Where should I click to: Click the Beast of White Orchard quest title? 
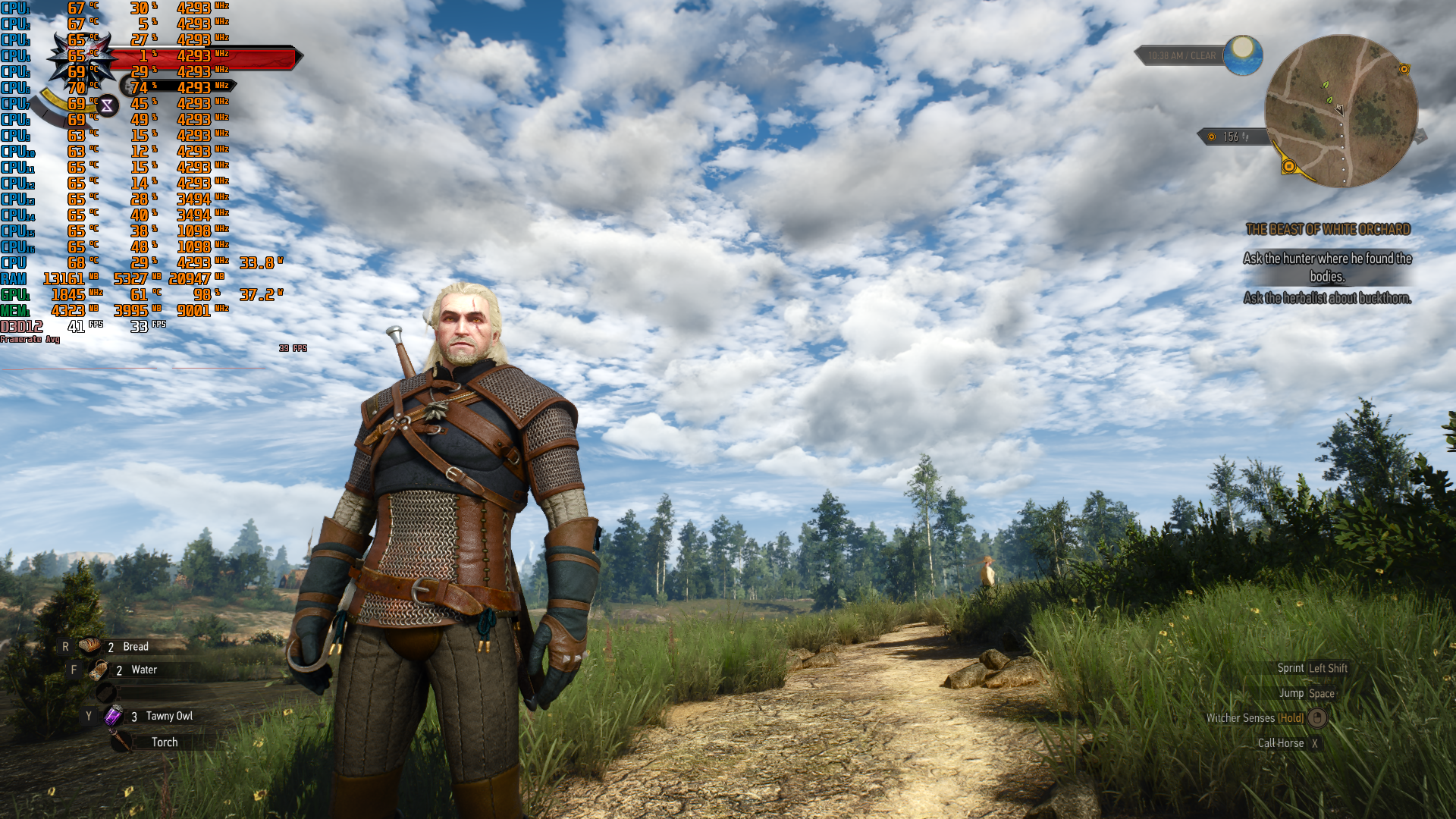[1327, 229]
